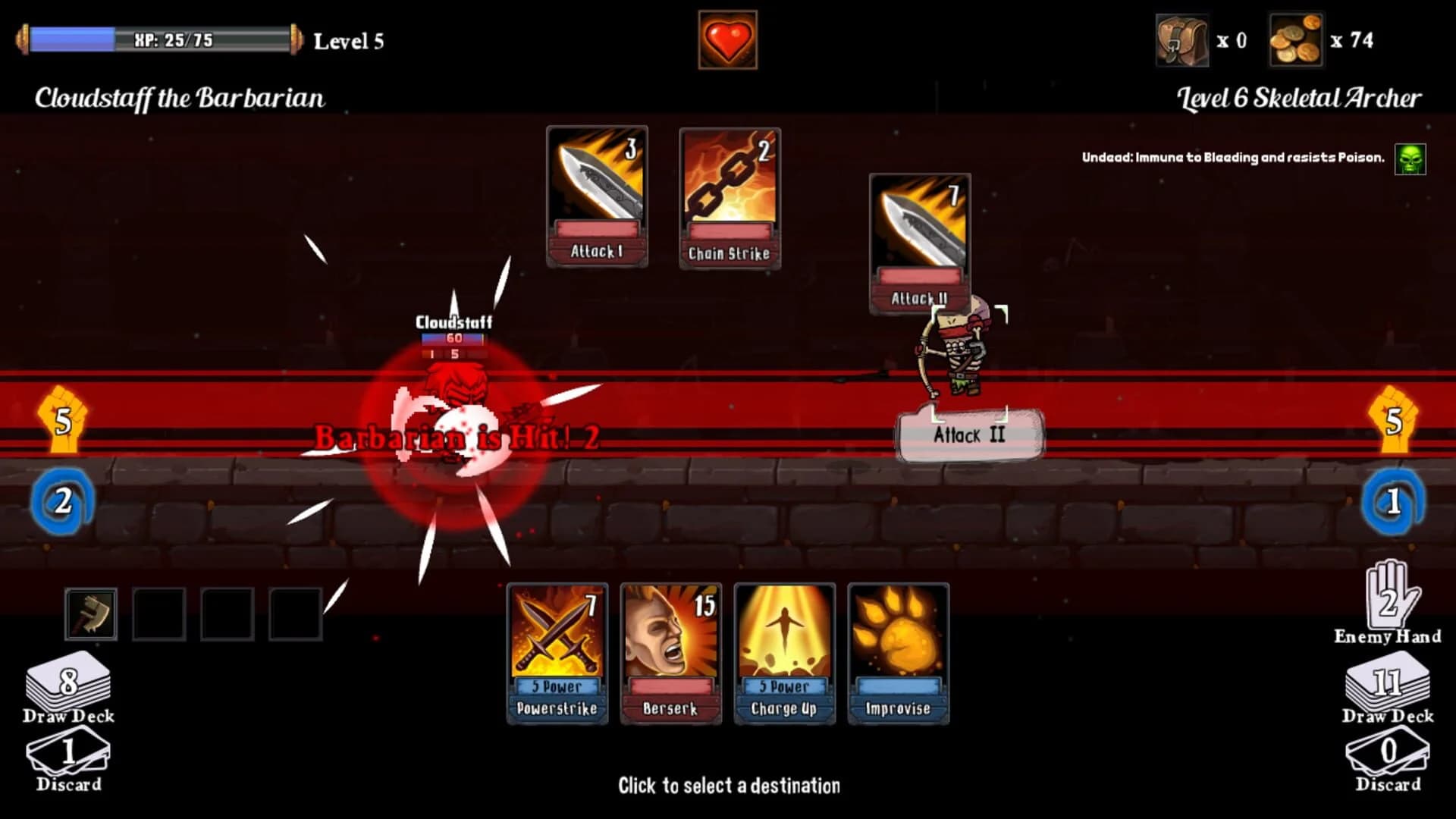This screenshot has width=1456, height=819.
Task: Inspect your Discard pile
Action: tap(67, 755)
